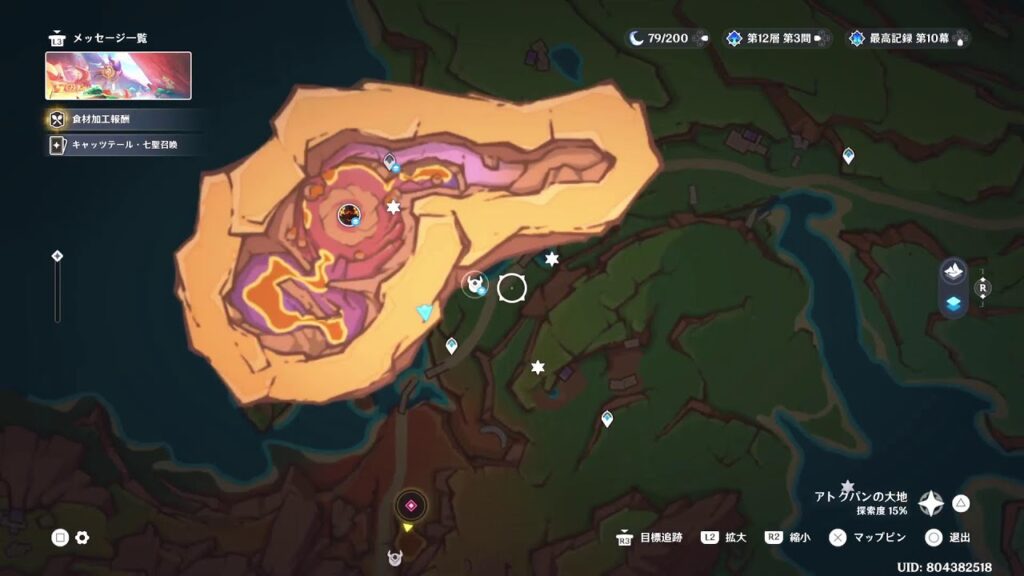Screen dimensions: 1024x576
Task: Open map settings via the gear icon
Action: pos(82,538)
